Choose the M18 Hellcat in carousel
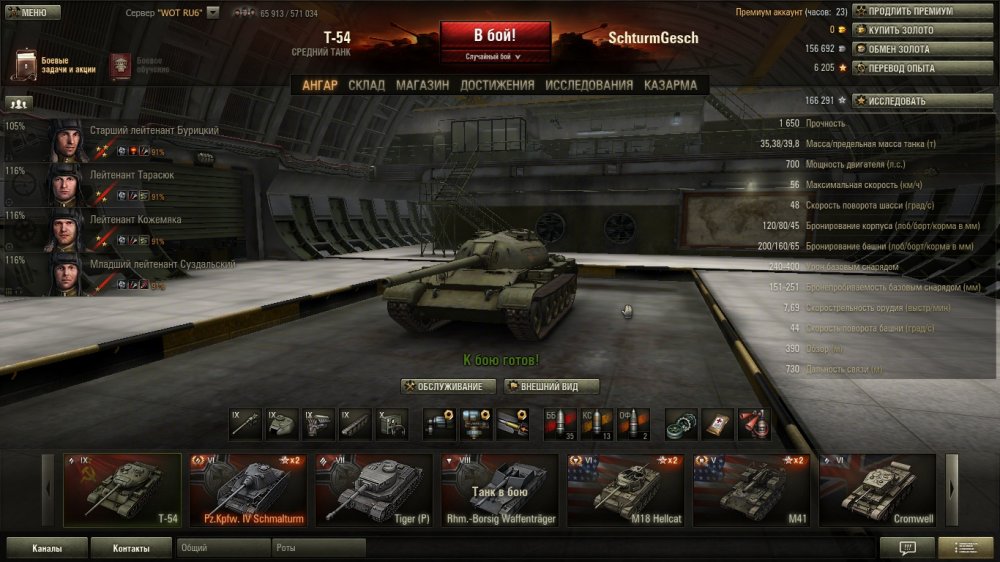 pyautogui.click(x=626, y=490)
